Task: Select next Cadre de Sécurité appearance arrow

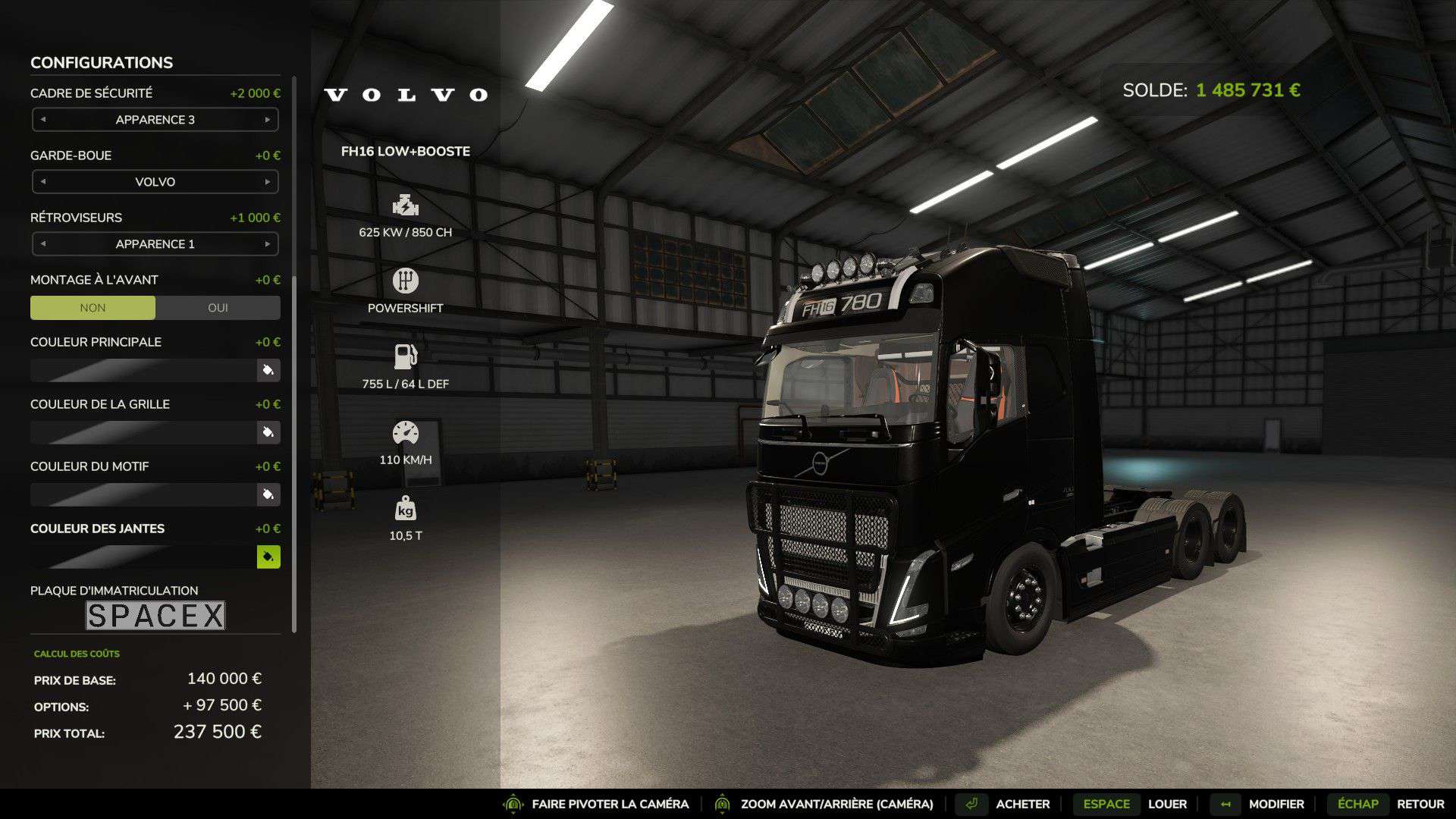Action: (267, 120)
